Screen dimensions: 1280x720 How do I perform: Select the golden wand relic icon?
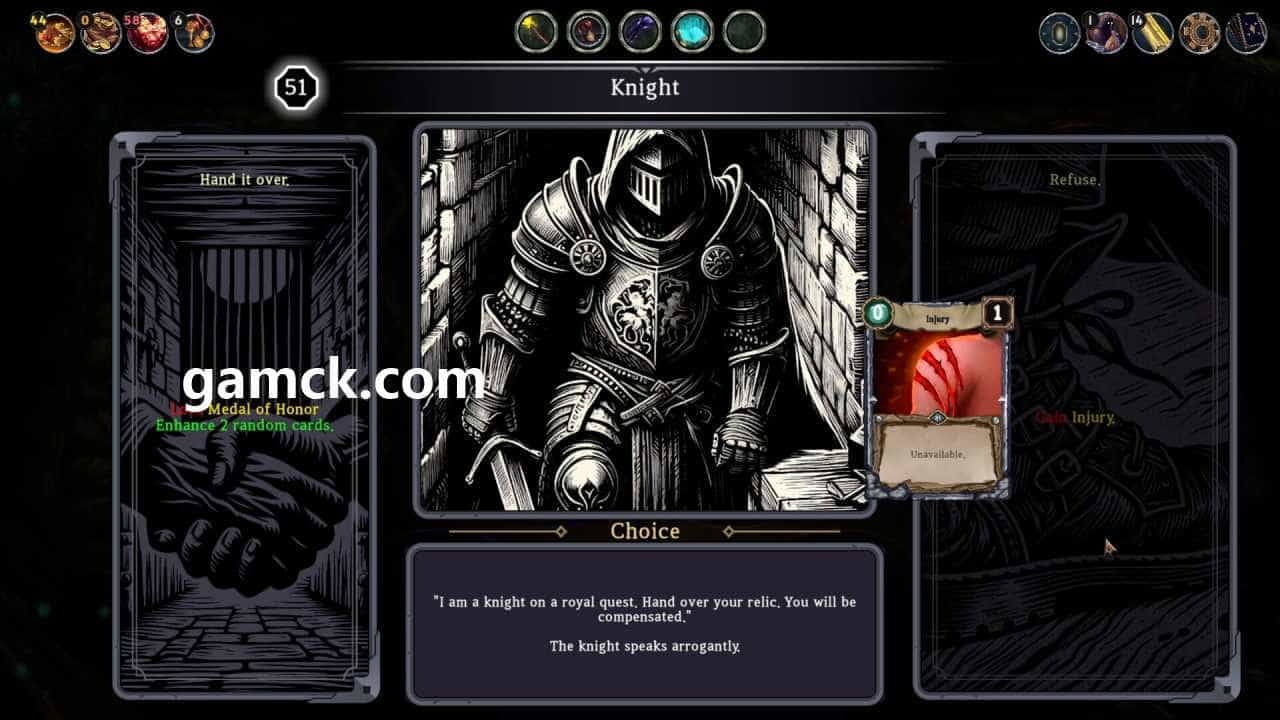(536, 32)
